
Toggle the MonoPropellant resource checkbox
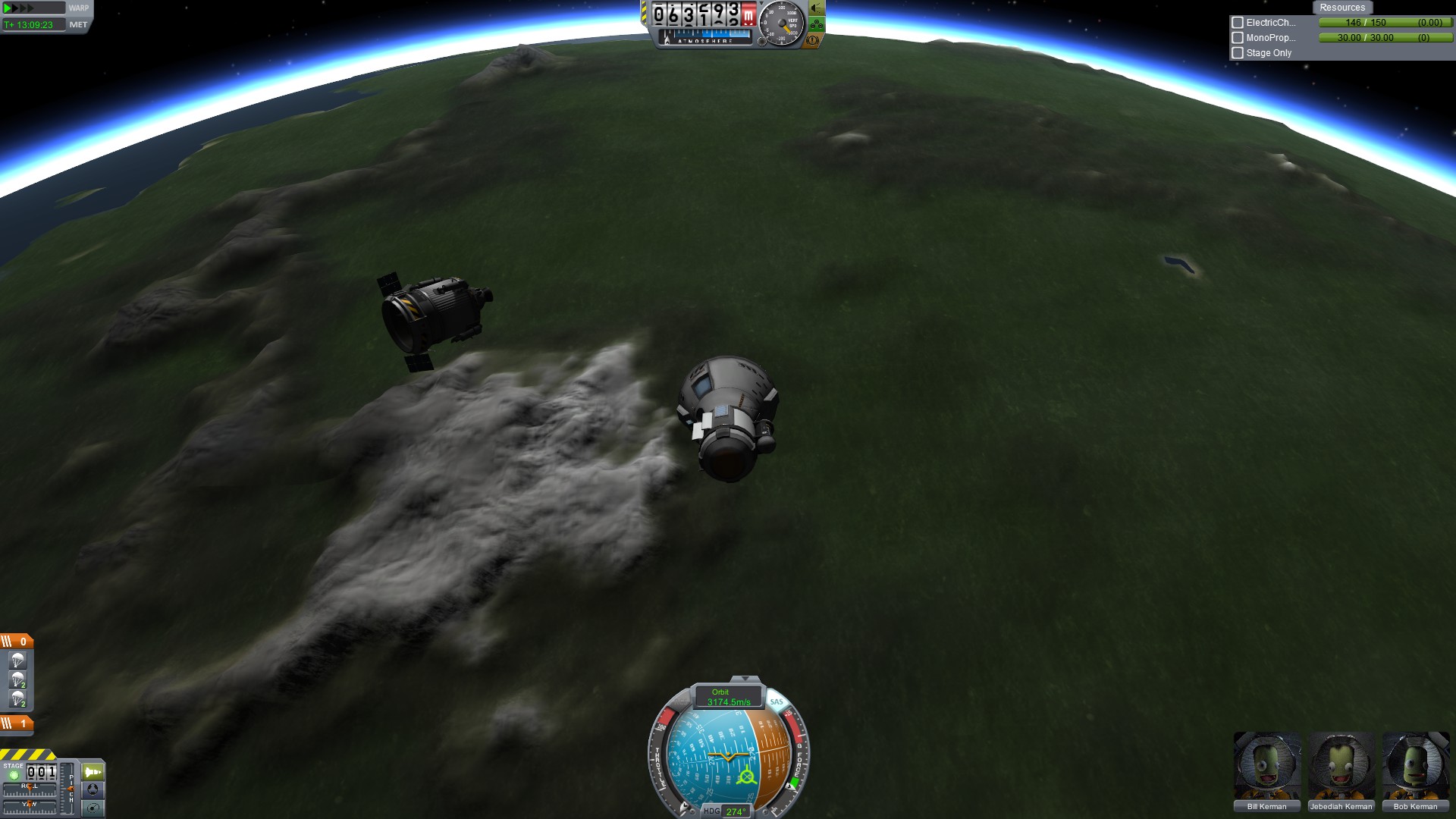point(1238,38)
